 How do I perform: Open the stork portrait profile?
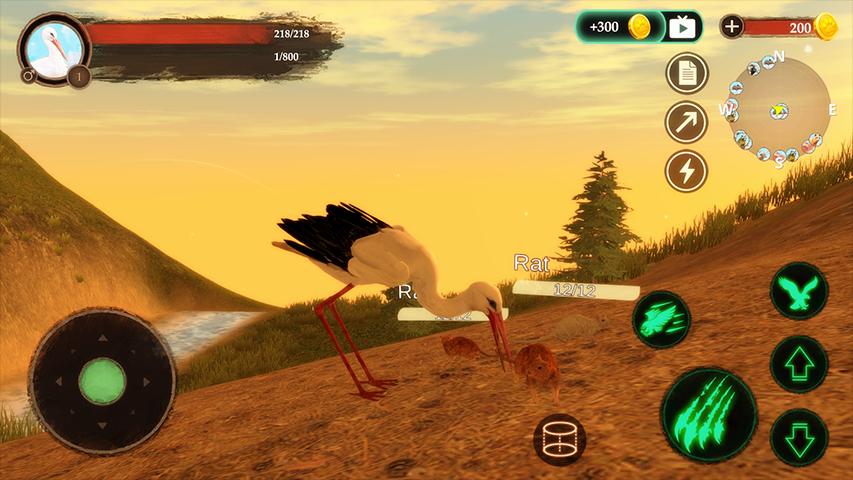pyautogui.click(x=47, y=47)
